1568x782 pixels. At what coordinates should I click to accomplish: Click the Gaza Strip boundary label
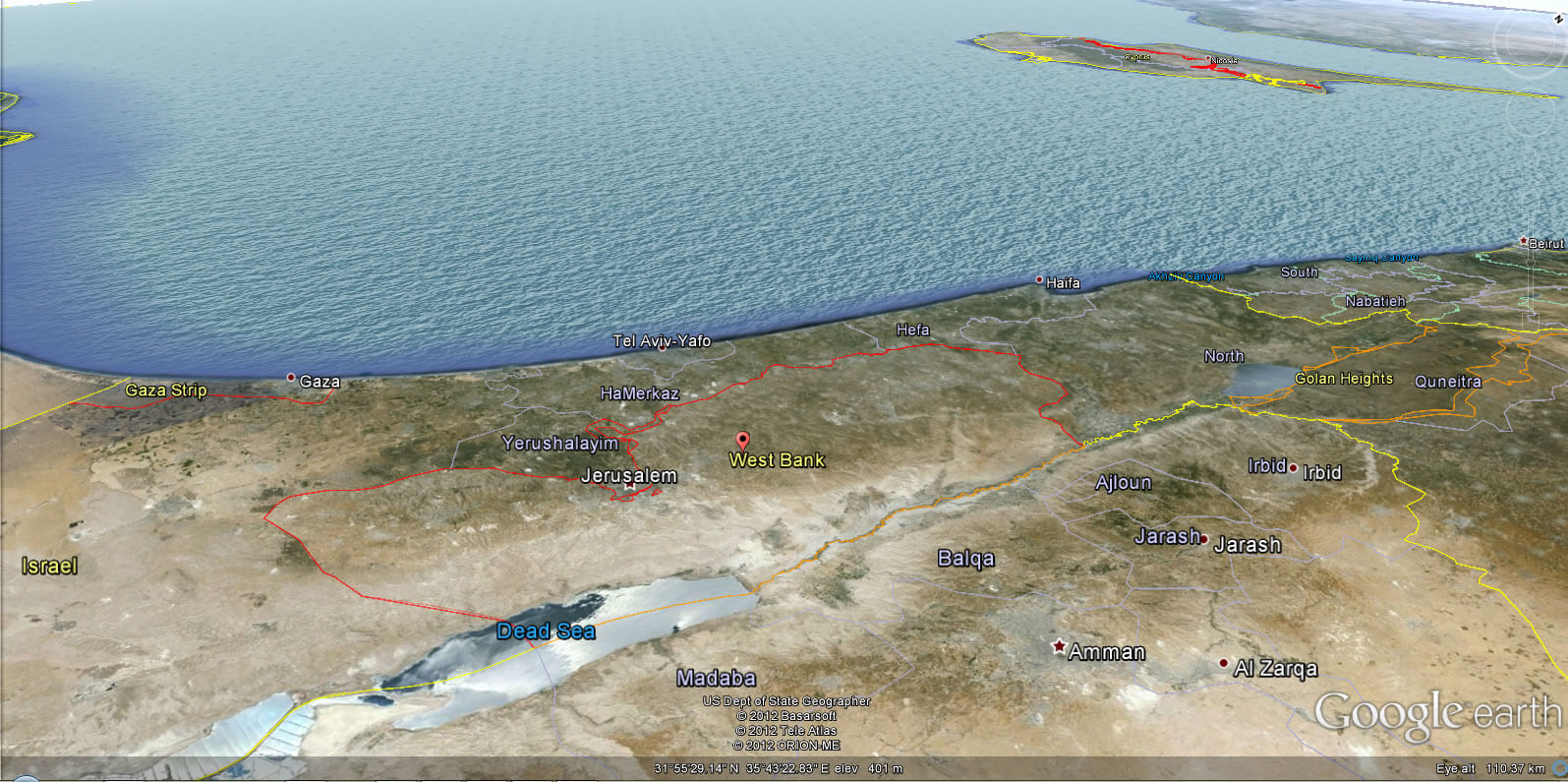[x=166, y=390]
